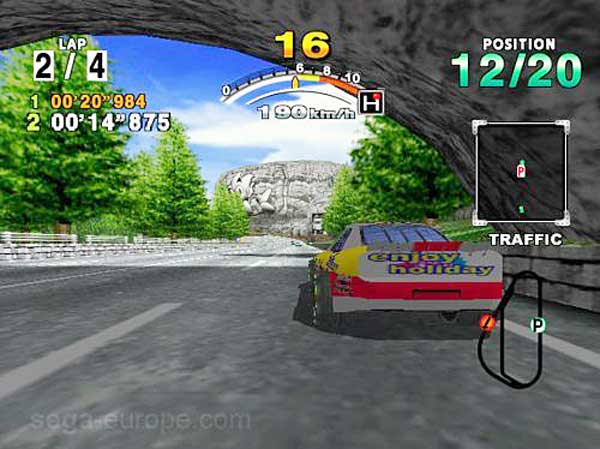Click the green P marker on track map
Screen dimensions: 600x449
(x=537, y=325)
